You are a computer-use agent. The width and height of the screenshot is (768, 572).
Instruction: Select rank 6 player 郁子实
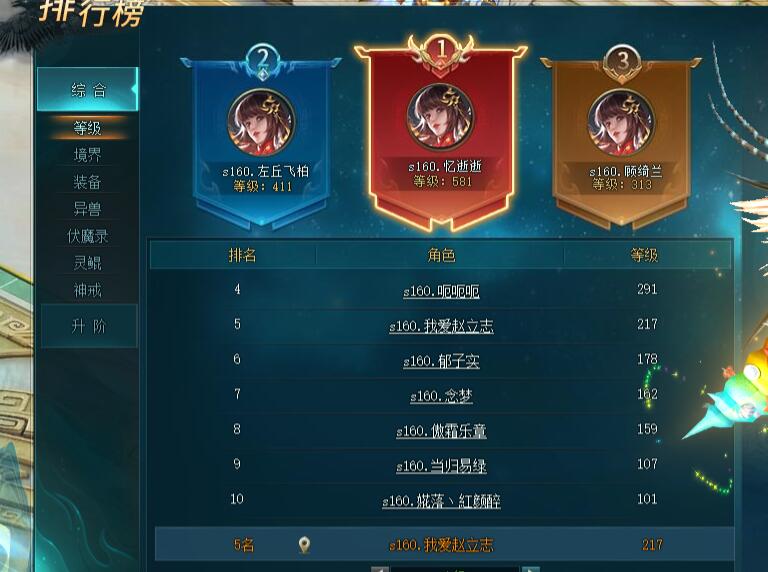point(441,361)
